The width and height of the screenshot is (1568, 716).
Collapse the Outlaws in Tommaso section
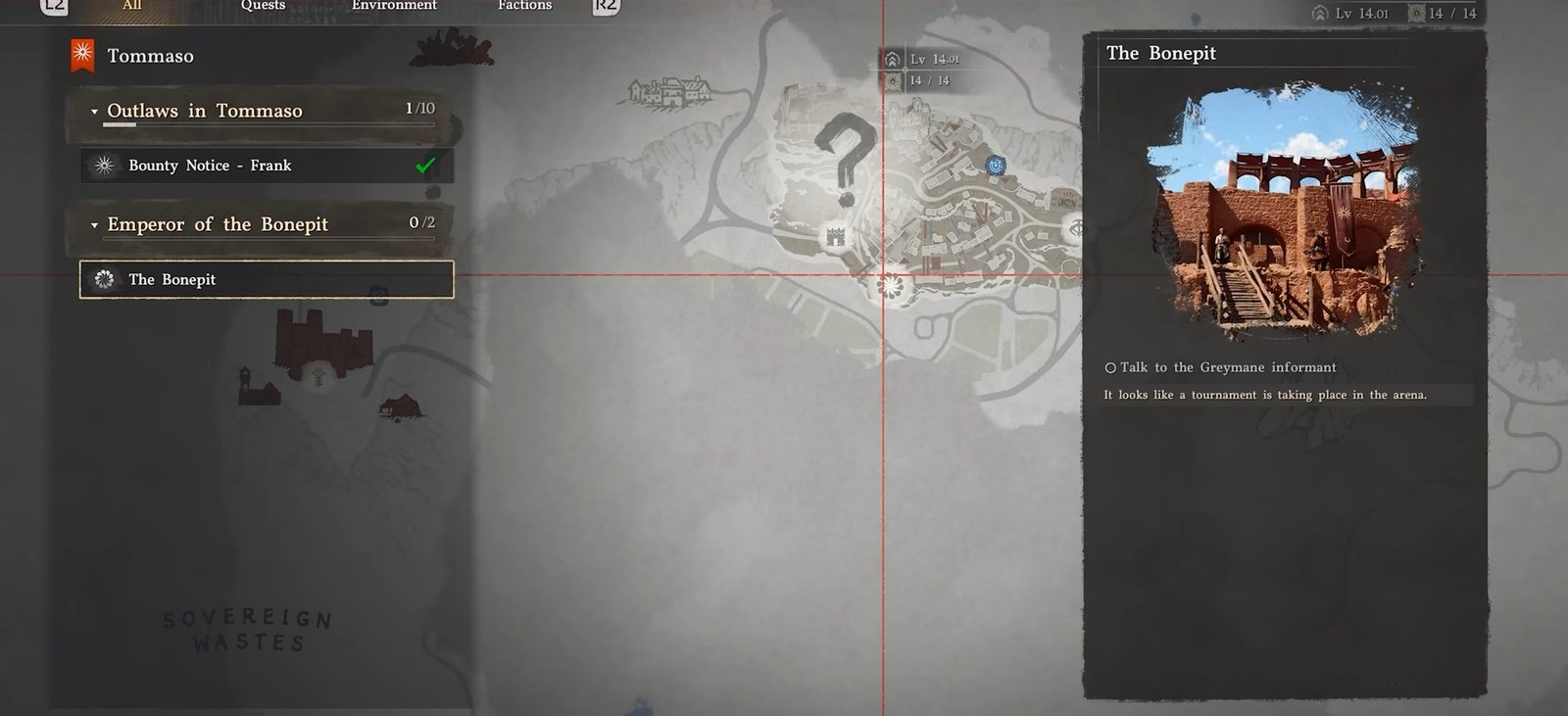pos(95,112)
